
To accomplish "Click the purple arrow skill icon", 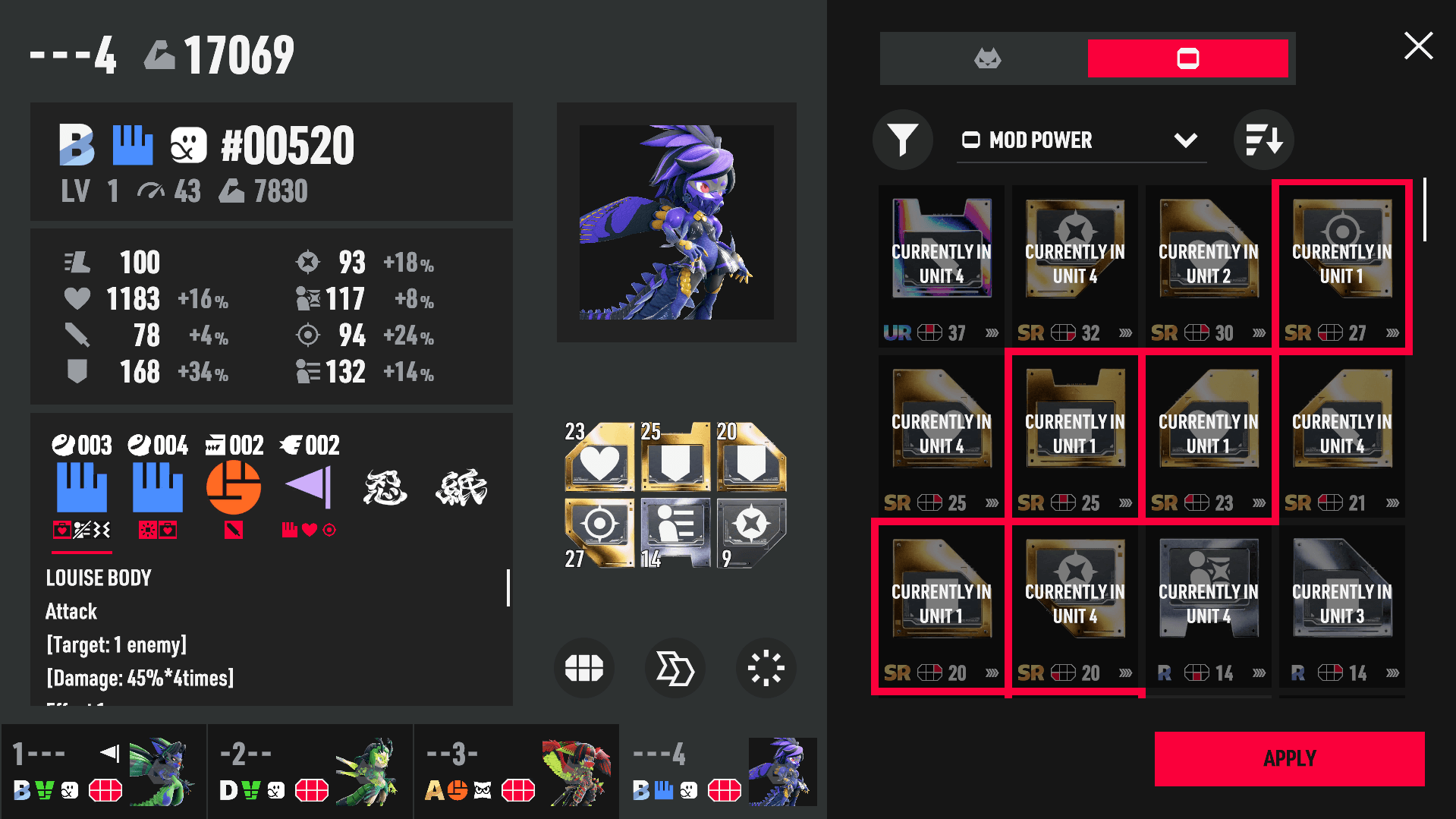I will point(309,487).
